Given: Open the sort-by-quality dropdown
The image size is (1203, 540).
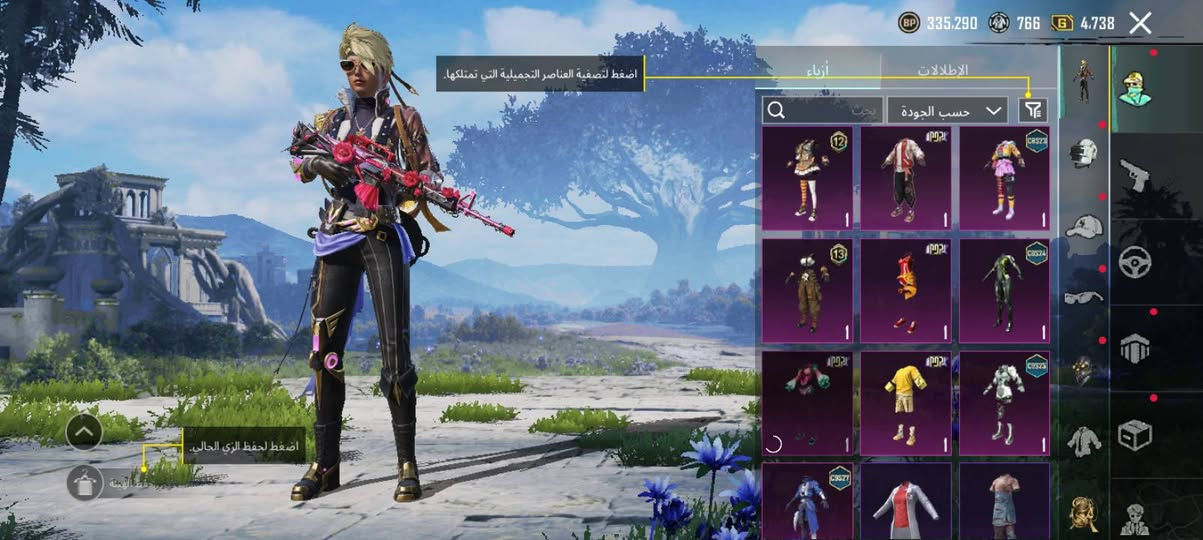Looking at the screenshot, I should click(x=946, y=110).
